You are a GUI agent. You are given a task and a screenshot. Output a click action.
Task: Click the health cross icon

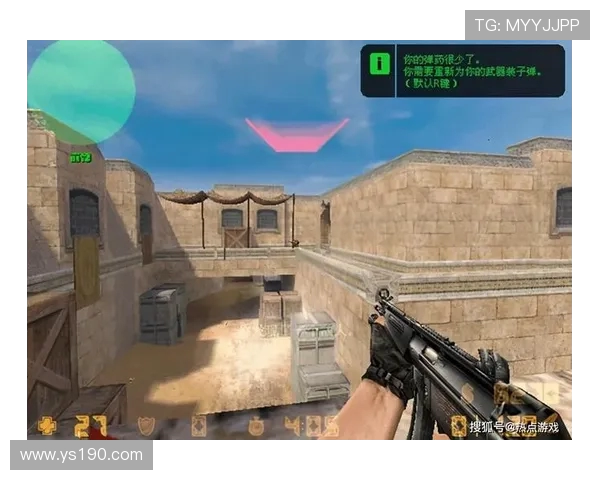point(46,424)
